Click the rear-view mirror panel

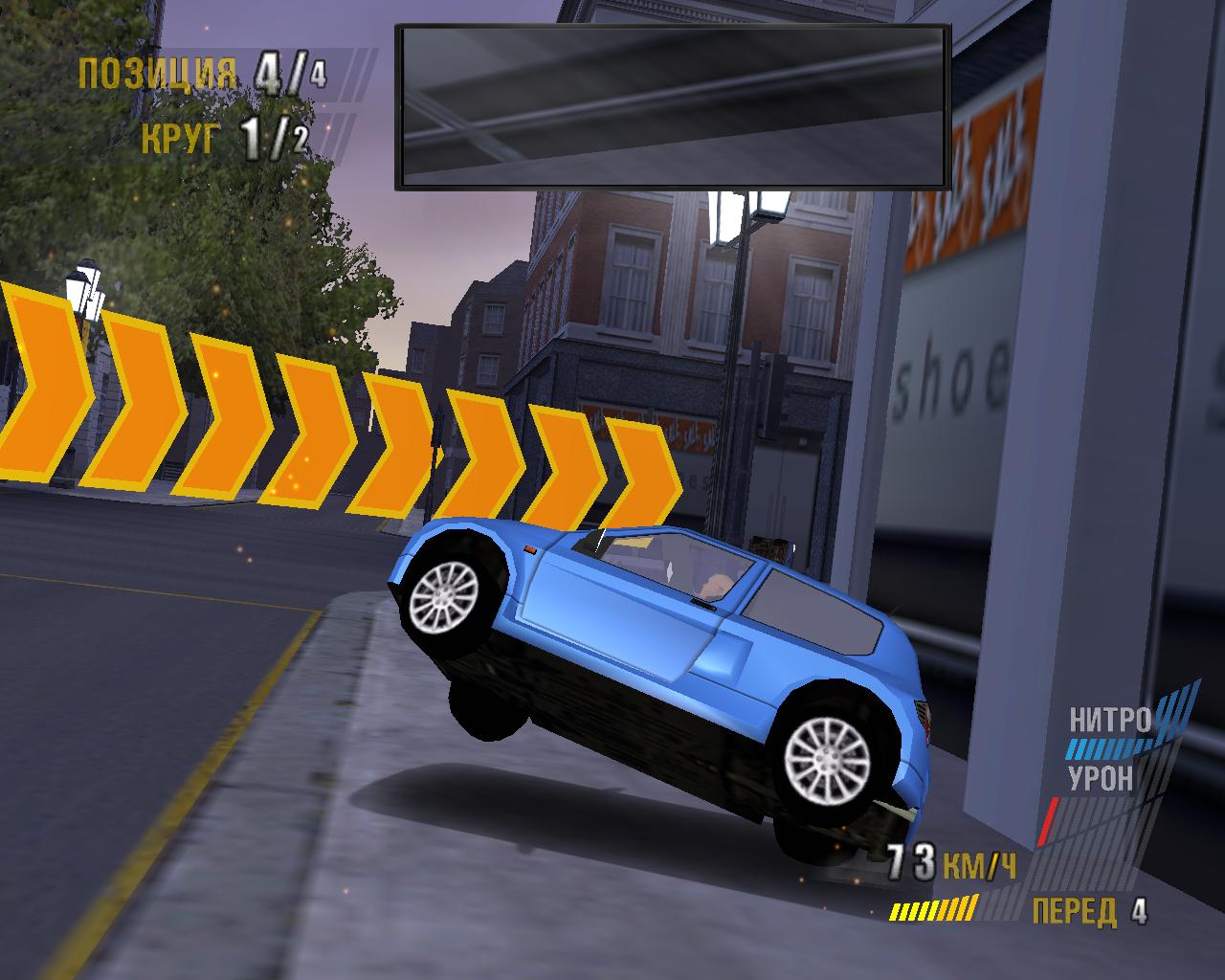pyautogui.click(x=673, y=105)
